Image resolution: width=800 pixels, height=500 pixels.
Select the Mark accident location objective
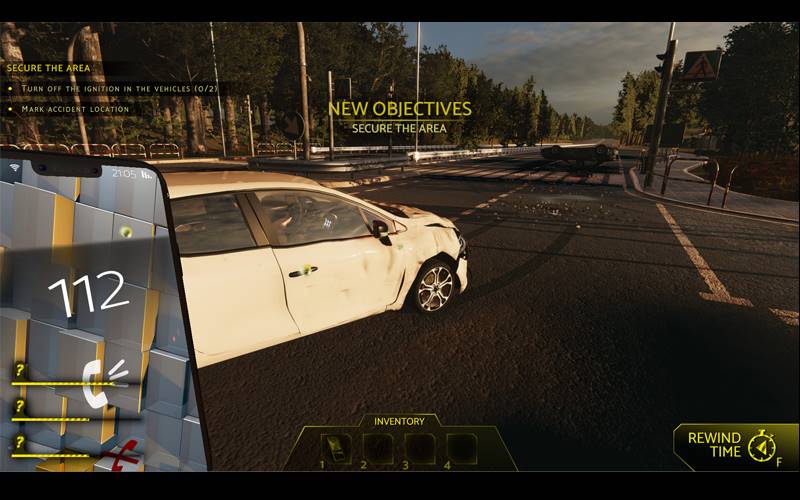tap(68, 109)
